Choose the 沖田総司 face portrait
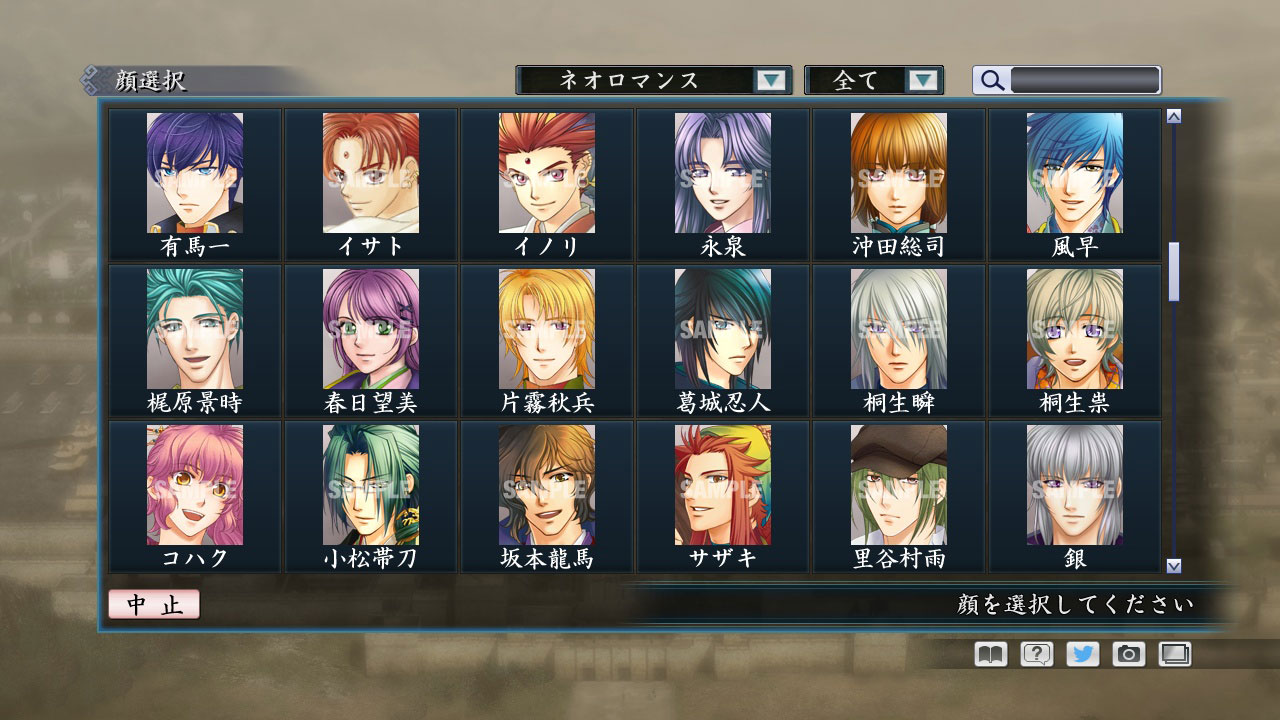 point(897,170)
